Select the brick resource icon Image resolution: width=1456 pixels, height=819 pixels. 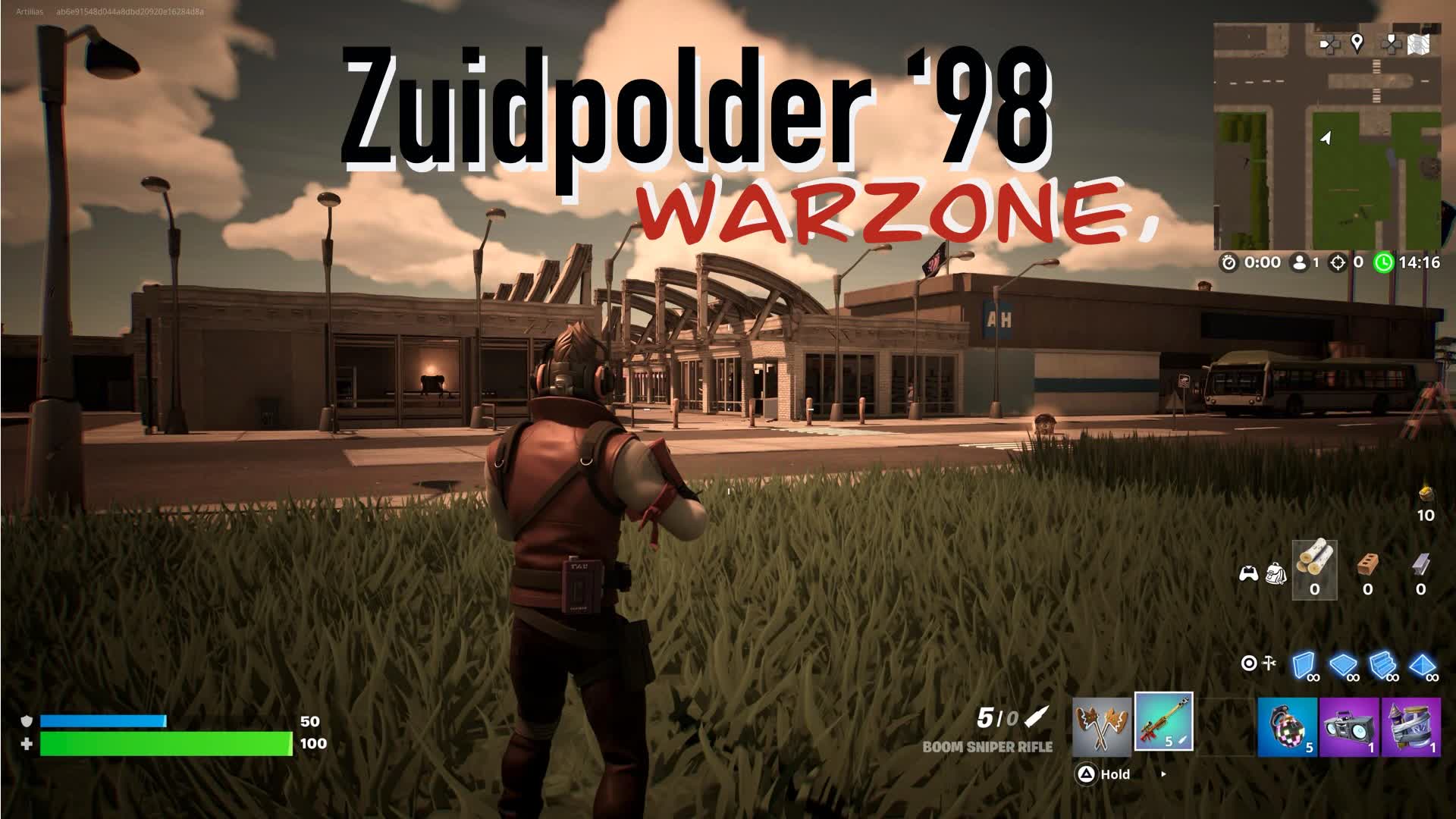point(1367,566)
